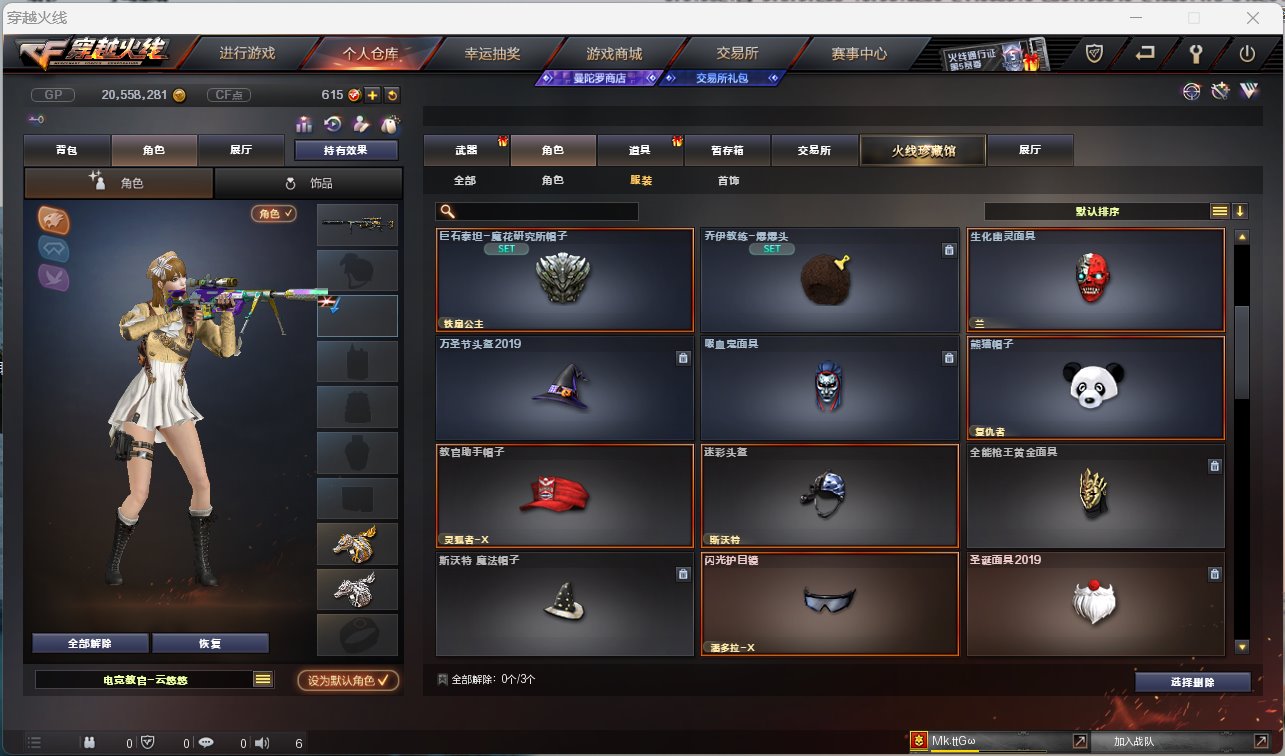The image size is (1285, 756).
Task: Set current character as default 设为默认角色
Action: click(x=348, y=680)
